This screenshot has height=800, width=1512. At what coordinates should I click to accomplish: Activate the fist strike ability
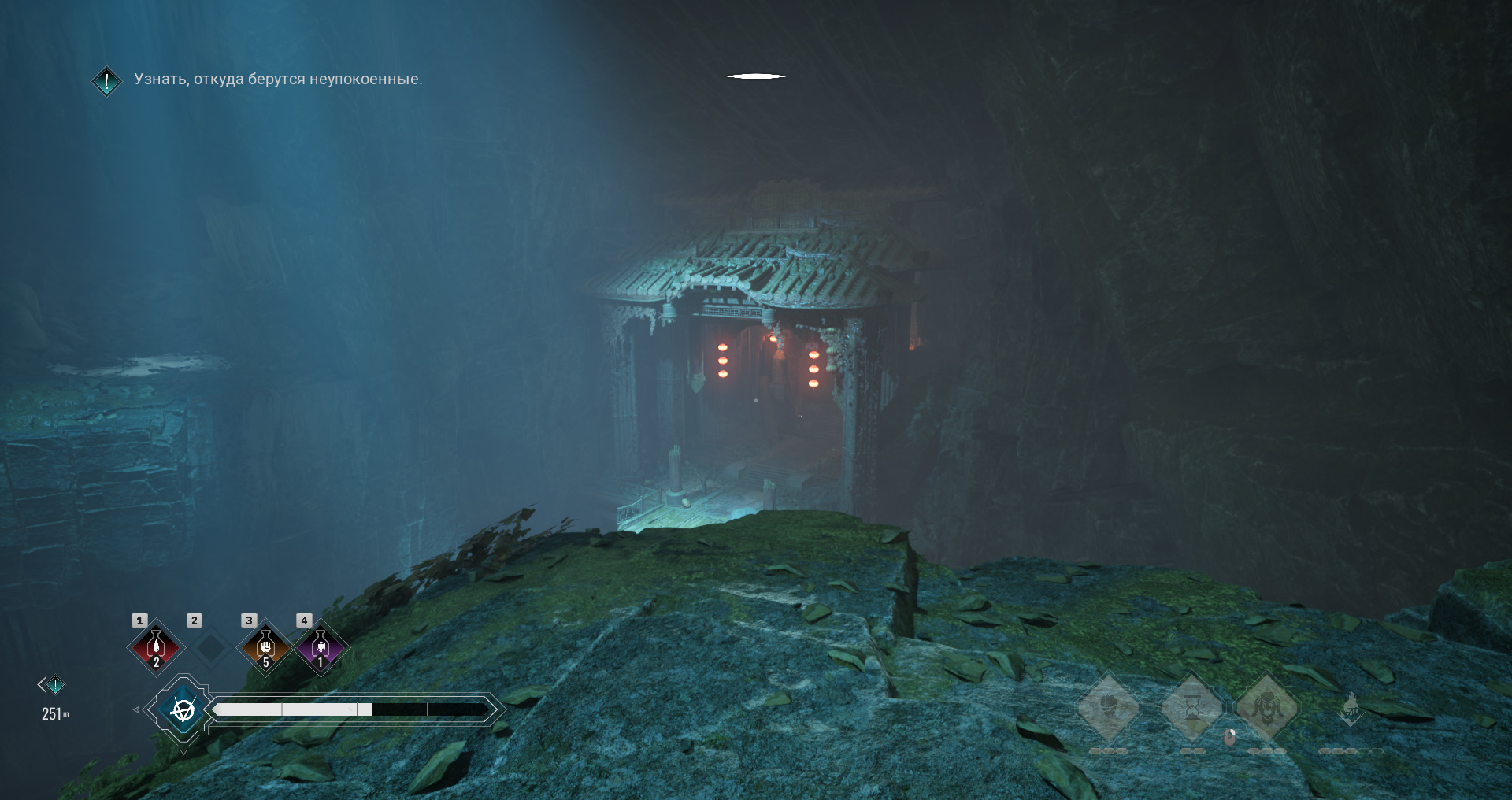[1108, 706]
